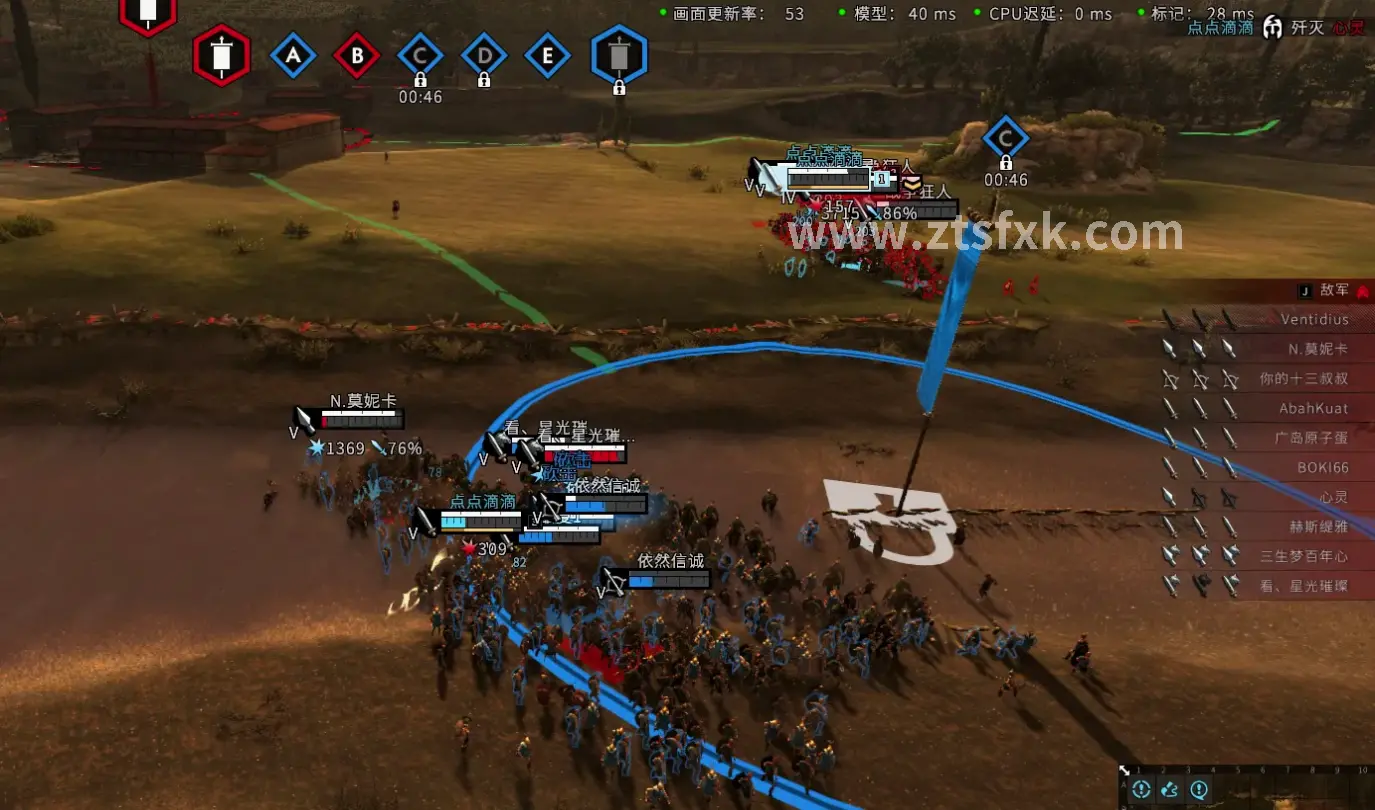Select BOKI66 in the player list

pyautogui.click(x=1322, y=467)
